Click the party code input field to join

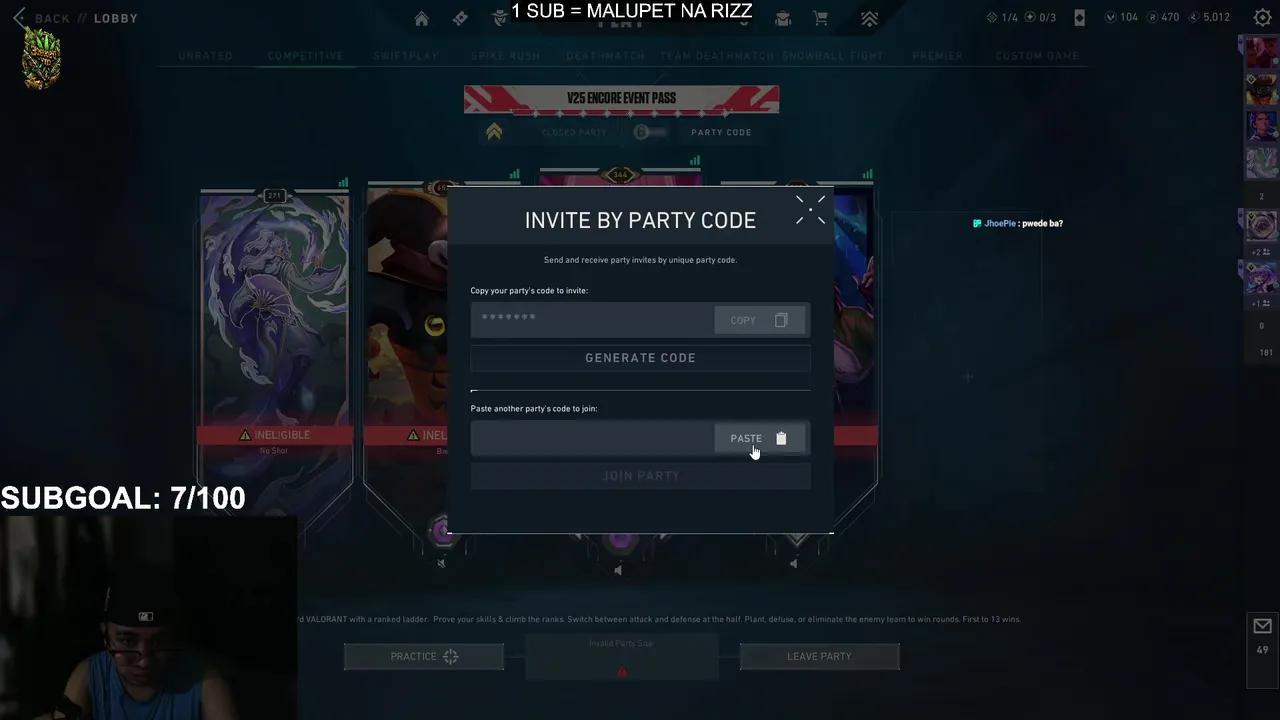pos(590,438)
